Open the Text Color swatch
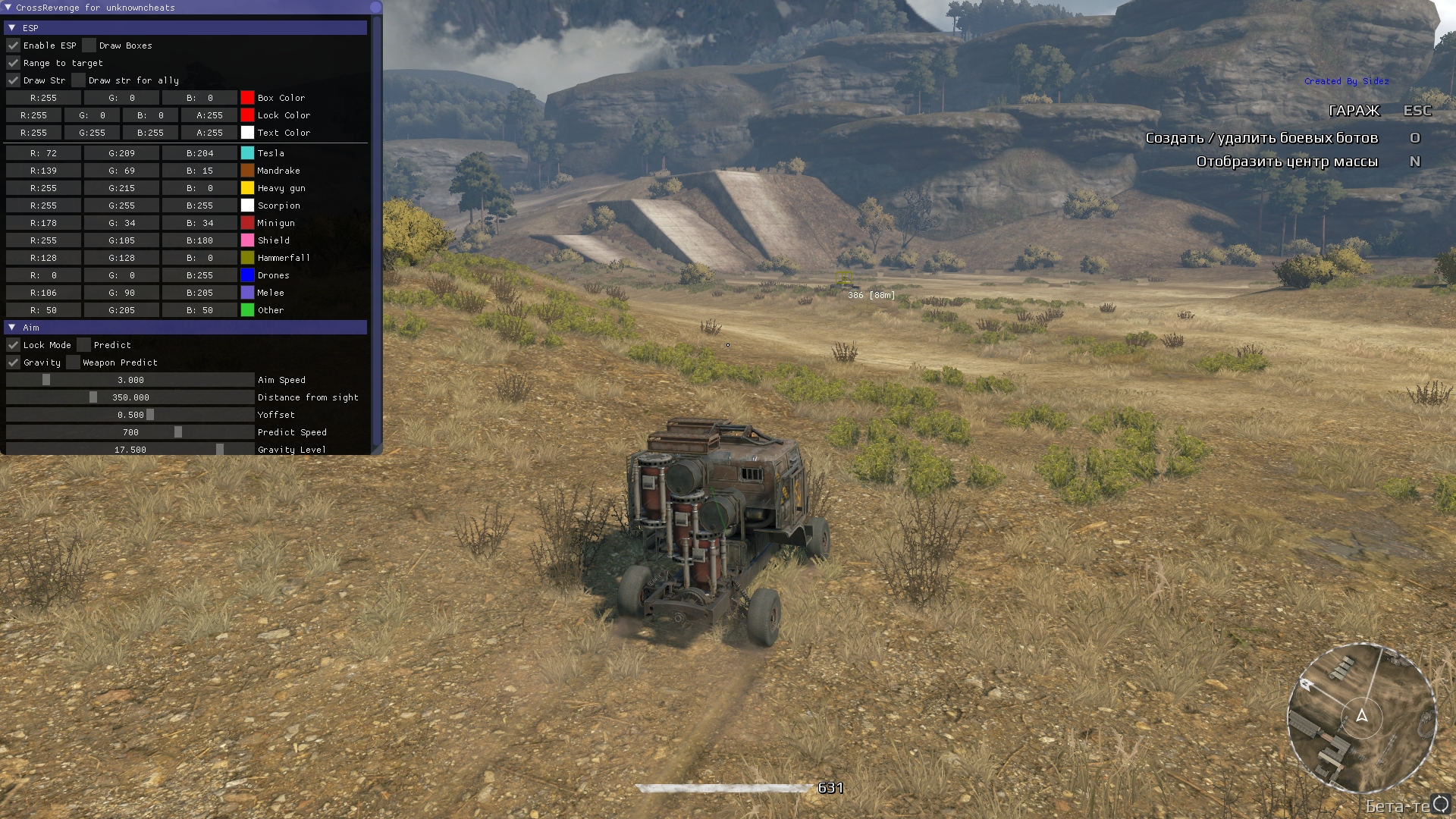1456x819 pixels. click(x=247, y=133)
